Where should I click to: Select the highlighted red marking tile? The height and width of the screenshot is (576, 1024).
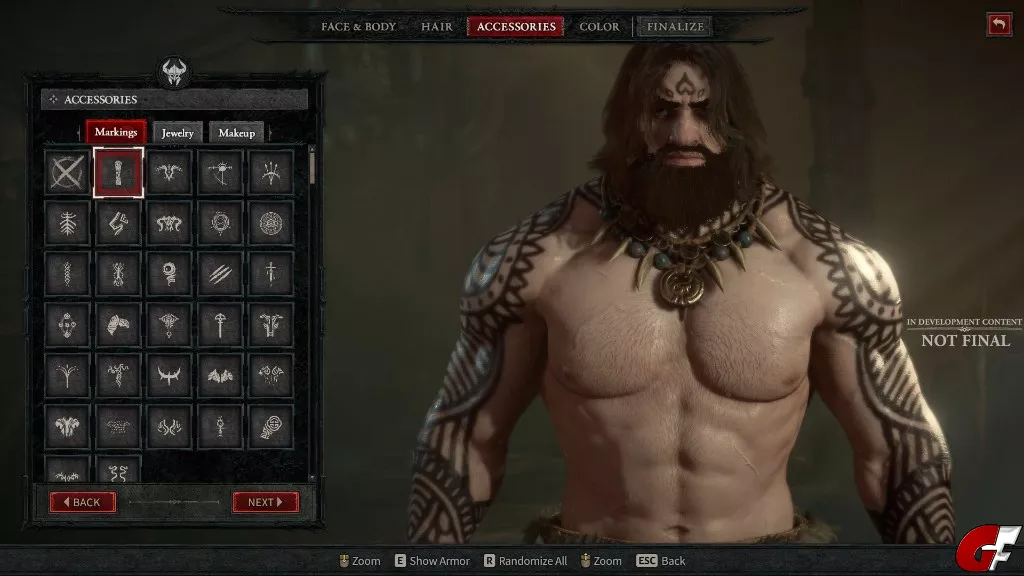(x=119, y=173)
